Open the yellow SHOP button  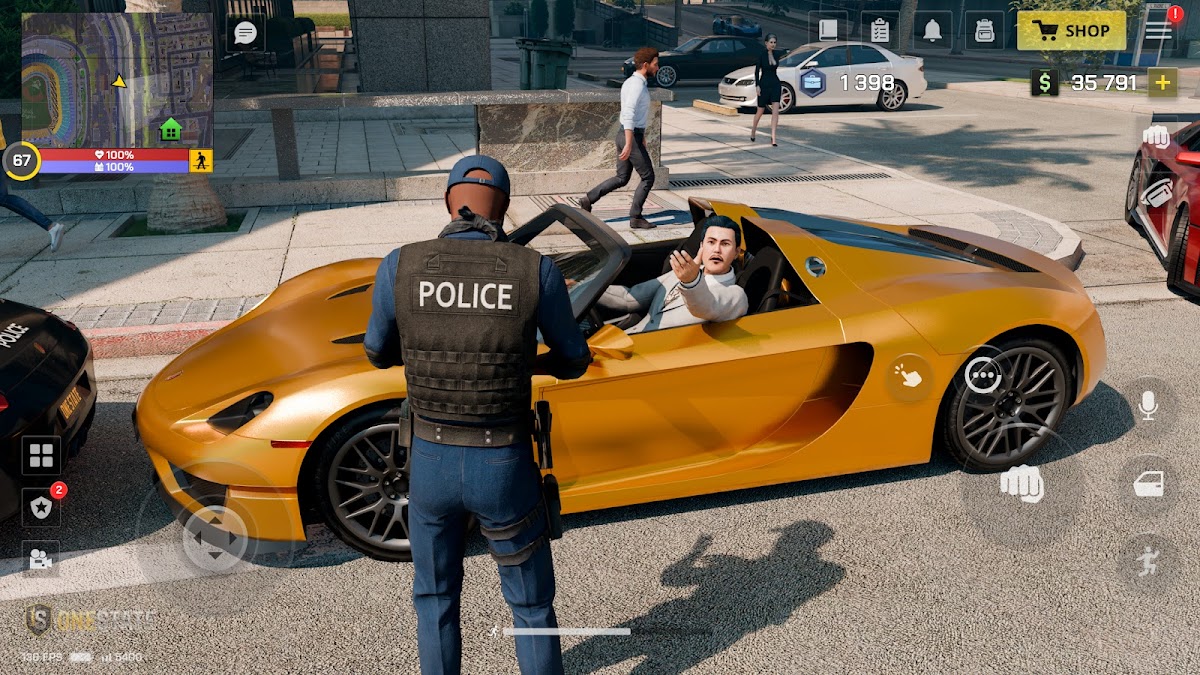click(x=1071, y=30)
